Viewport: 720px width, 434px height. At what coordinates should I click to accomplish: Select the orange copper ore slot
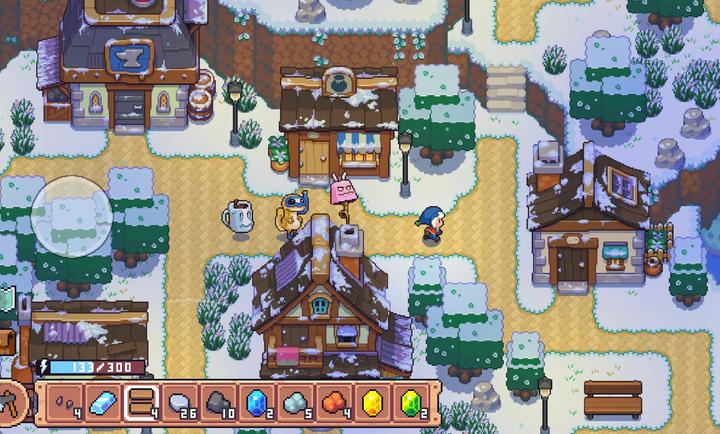[x=333, y=402]
